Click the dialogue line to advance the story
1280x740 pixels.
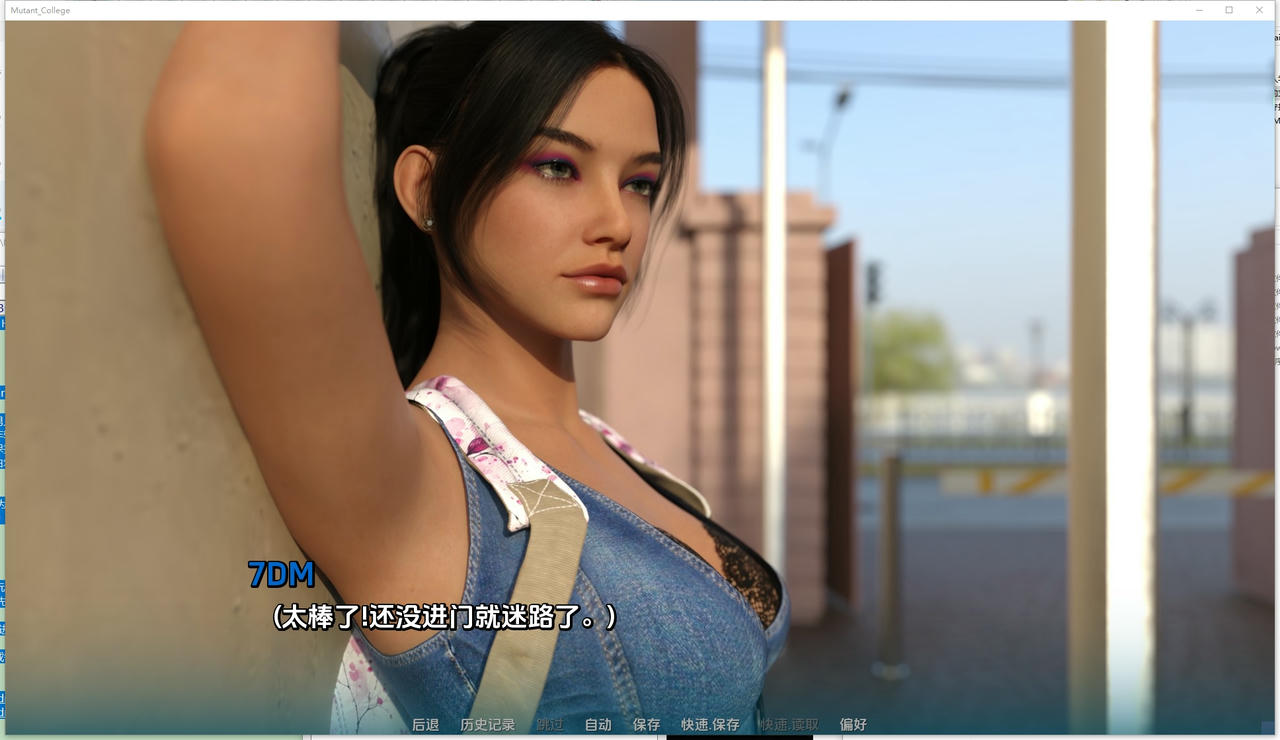pos(443,619)
